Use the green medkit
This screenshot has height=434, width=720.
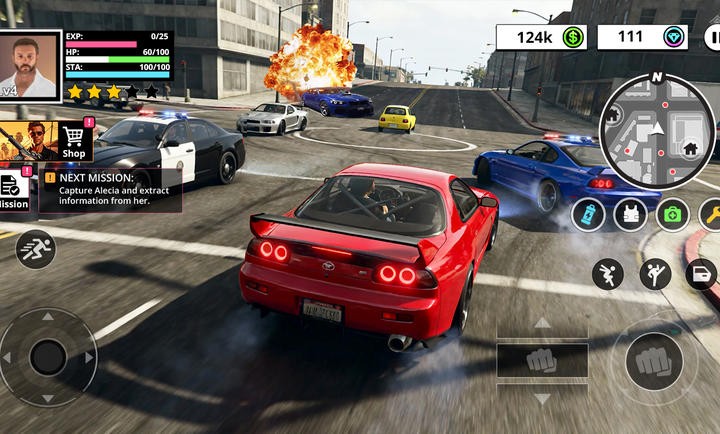tap(673, 214)
